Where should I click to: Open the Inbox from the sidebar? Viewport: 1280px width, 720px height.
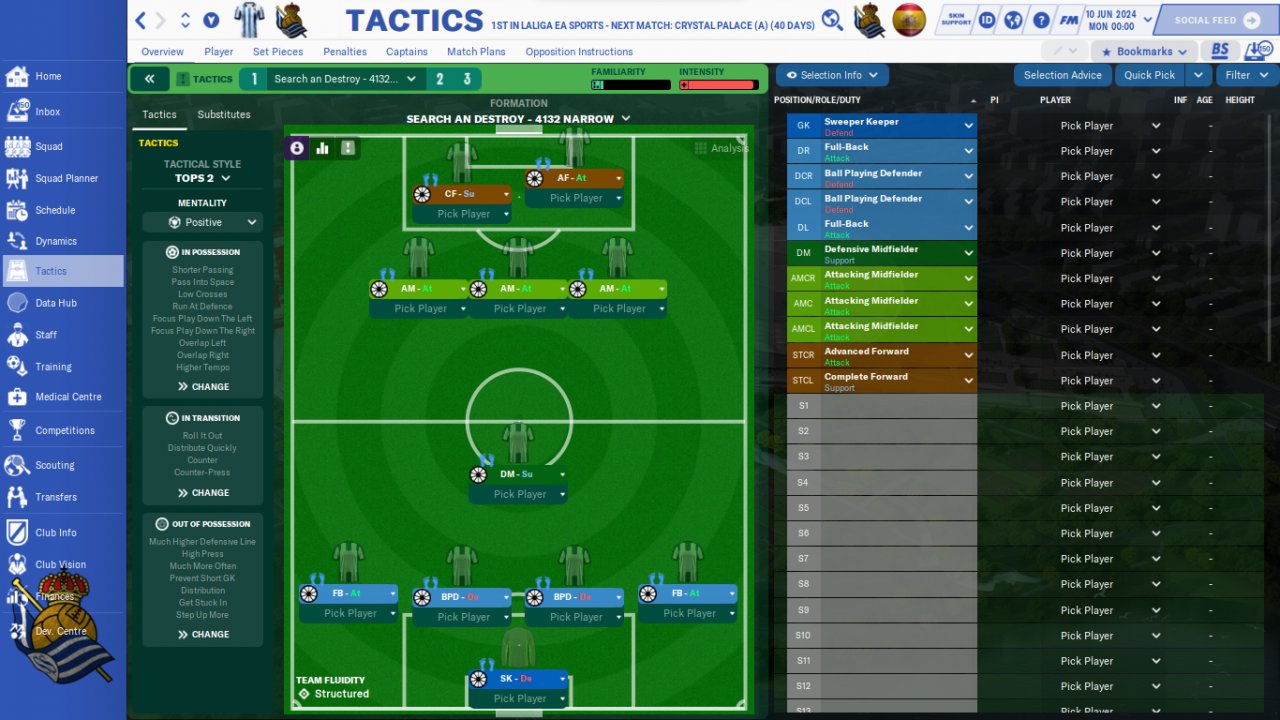47,112
